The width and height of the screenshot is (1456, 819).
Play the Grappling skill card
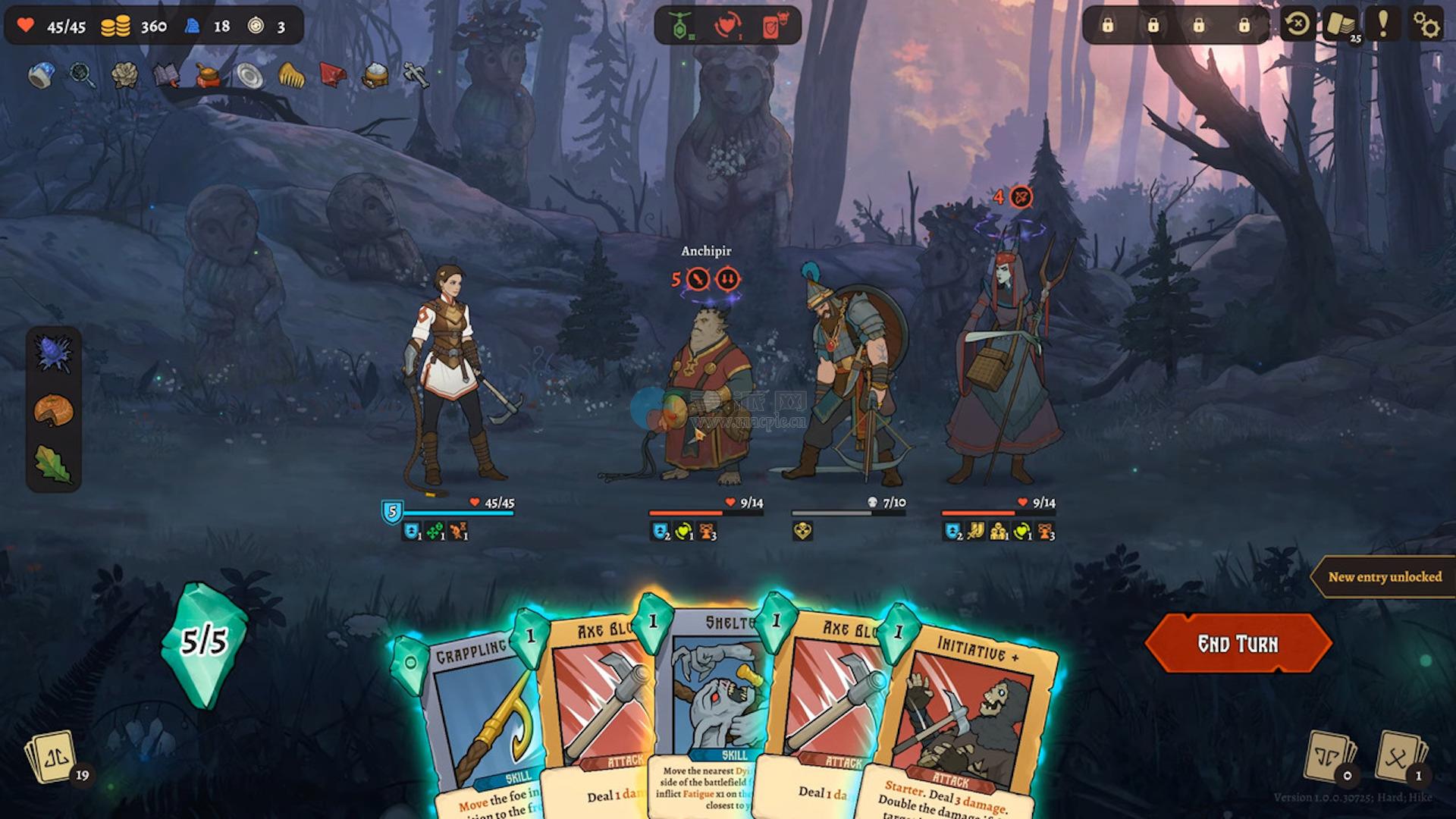478,720
